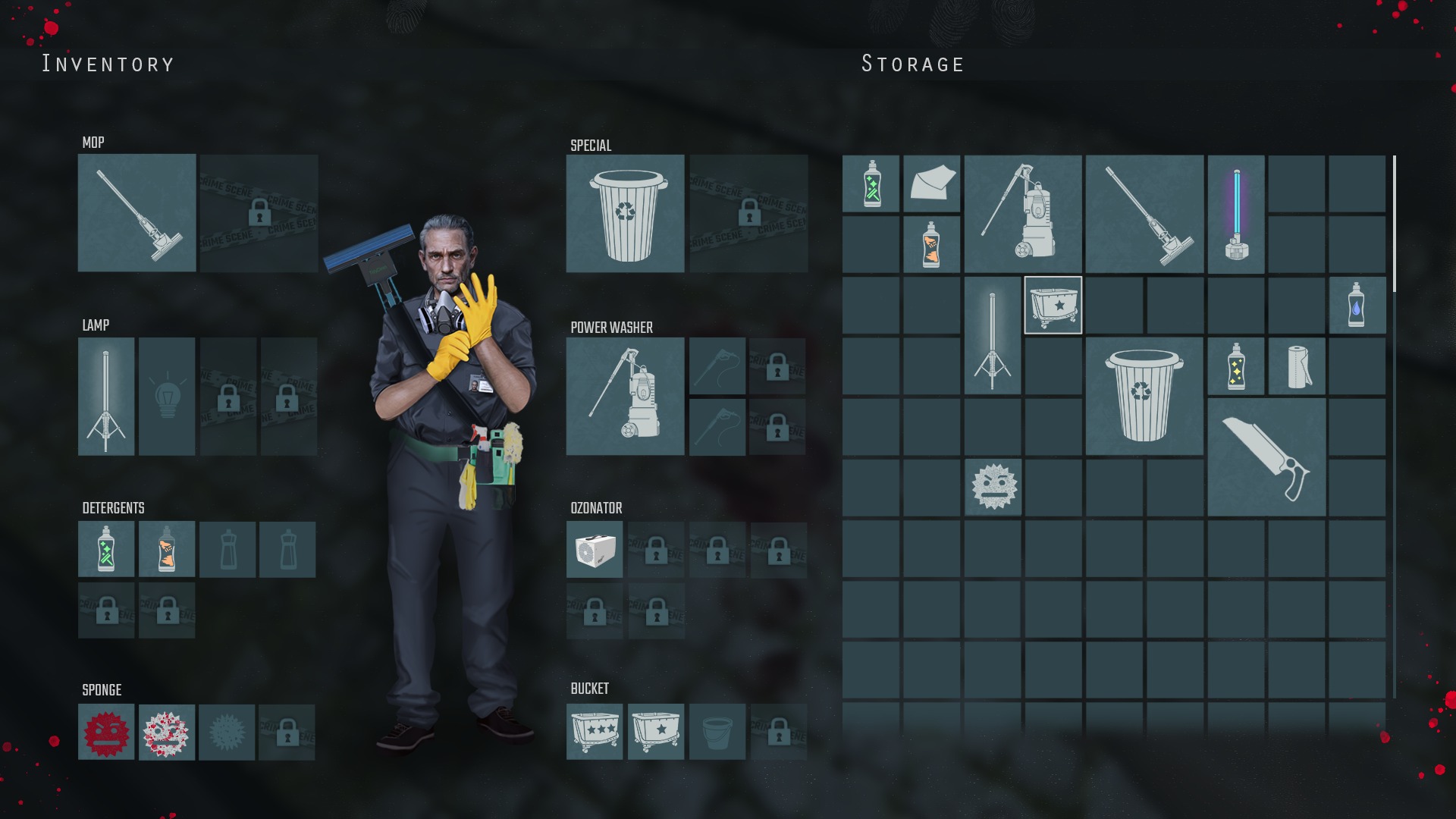Viewport: 1456px width, 819px height.
Task: Click the grey angry sponge in Storage
Action: 993,487
